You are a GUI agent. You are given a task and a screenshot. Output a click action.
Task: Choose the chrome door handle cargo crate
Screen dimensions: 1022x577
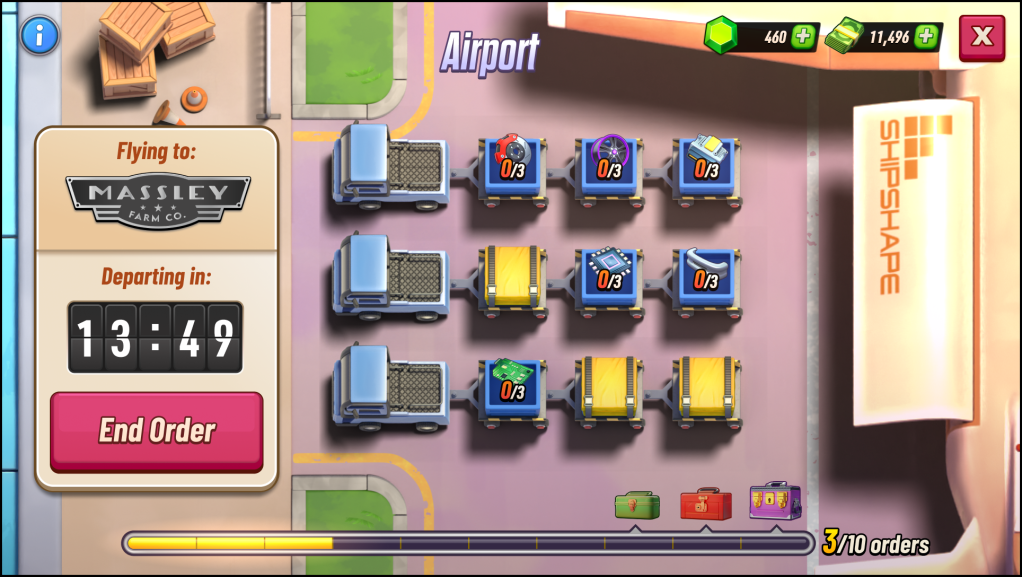[707, 277]
